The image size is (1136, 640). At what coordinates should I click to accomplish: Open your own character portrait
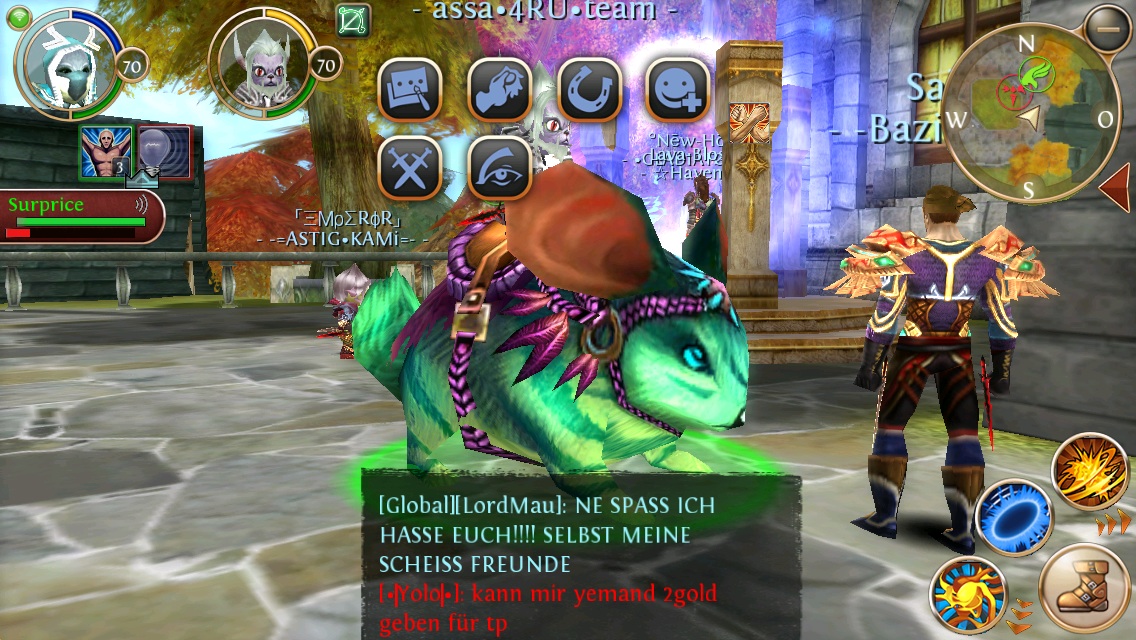point(67,65)
